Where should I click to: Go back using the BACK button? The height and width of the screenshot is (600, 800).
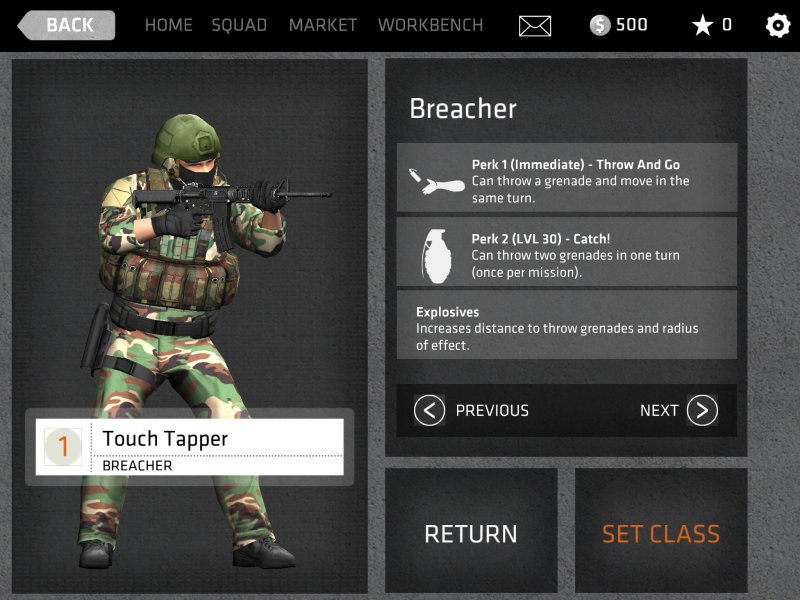[x=67, y=25]
